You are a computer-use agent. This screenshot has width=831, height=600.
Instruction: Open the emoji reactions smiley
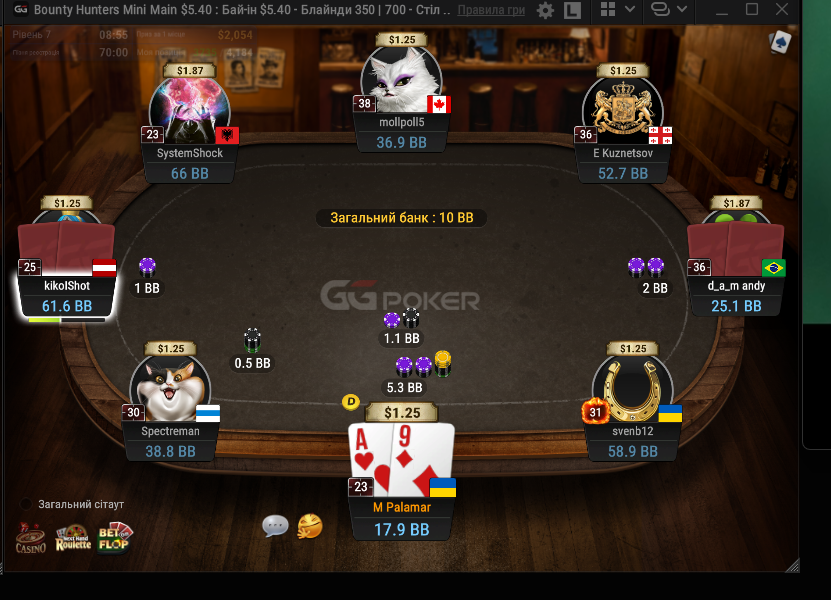(310, 526)
